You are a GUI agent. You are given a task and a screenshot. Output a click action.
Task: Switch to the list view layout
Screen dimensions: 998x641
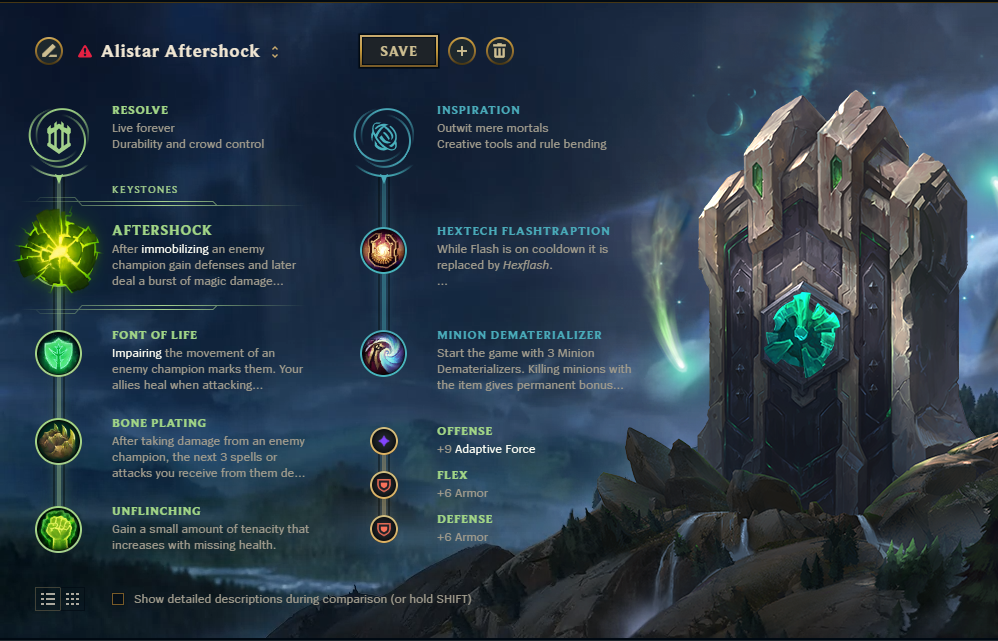click(x=48, y=599)
